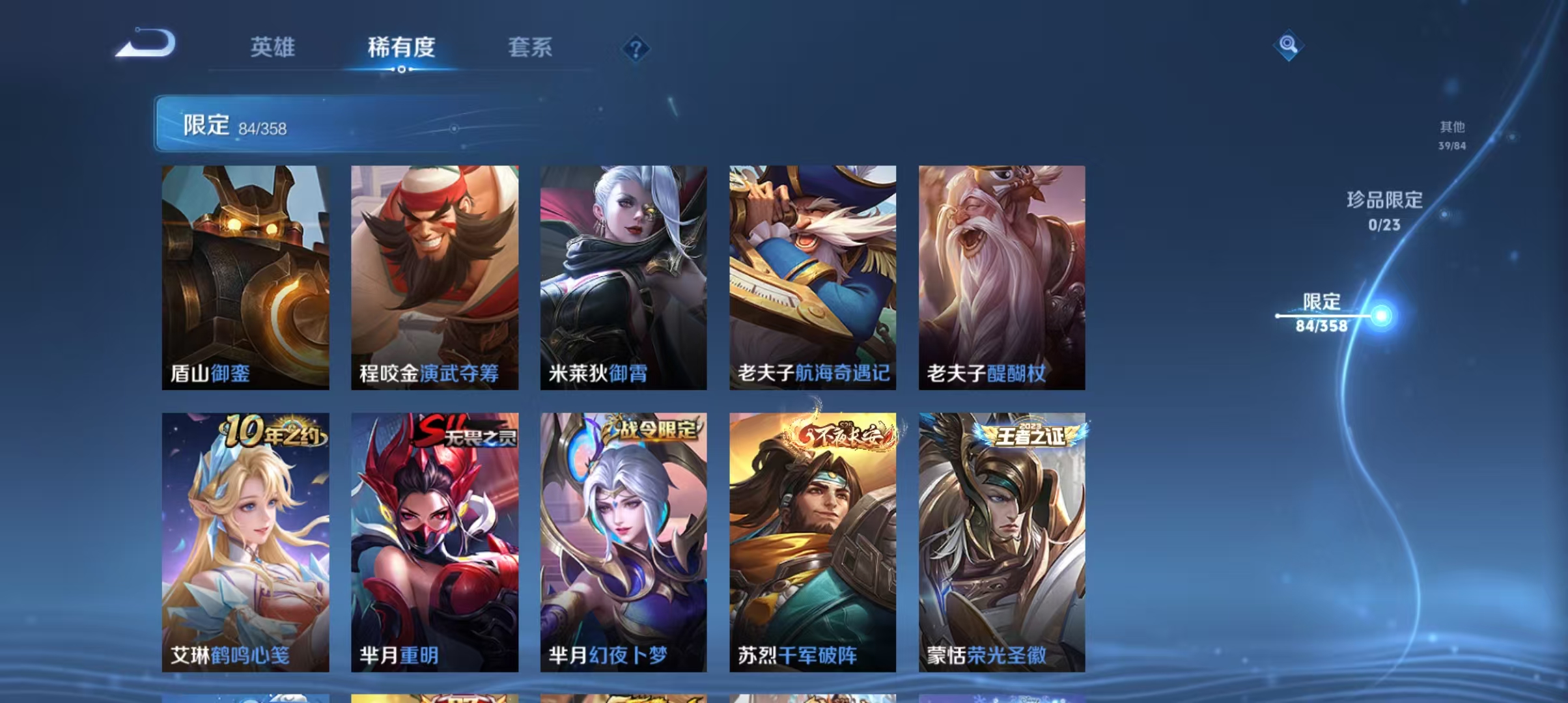Switch to the 套系 tab

pos(530,47)
